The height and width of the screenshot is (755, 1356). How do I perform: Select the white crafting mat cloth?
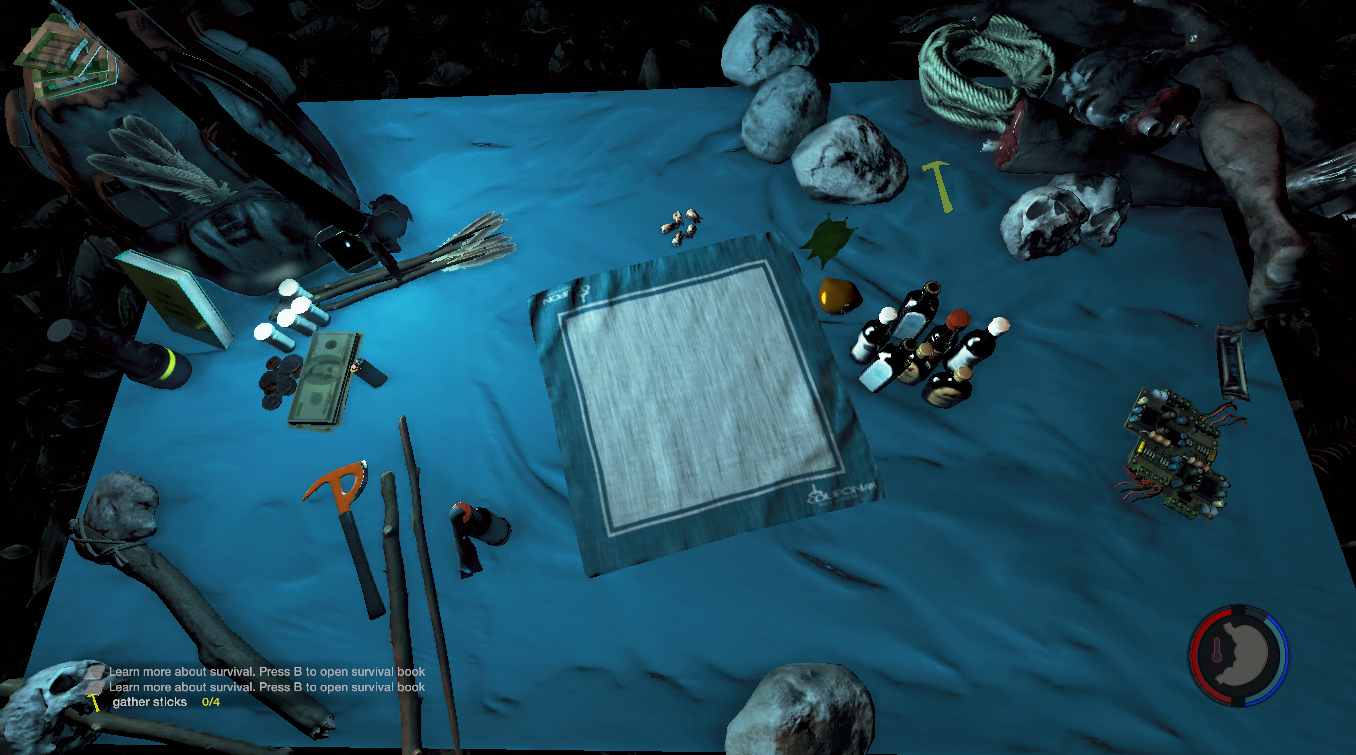[x=700, y=400]
